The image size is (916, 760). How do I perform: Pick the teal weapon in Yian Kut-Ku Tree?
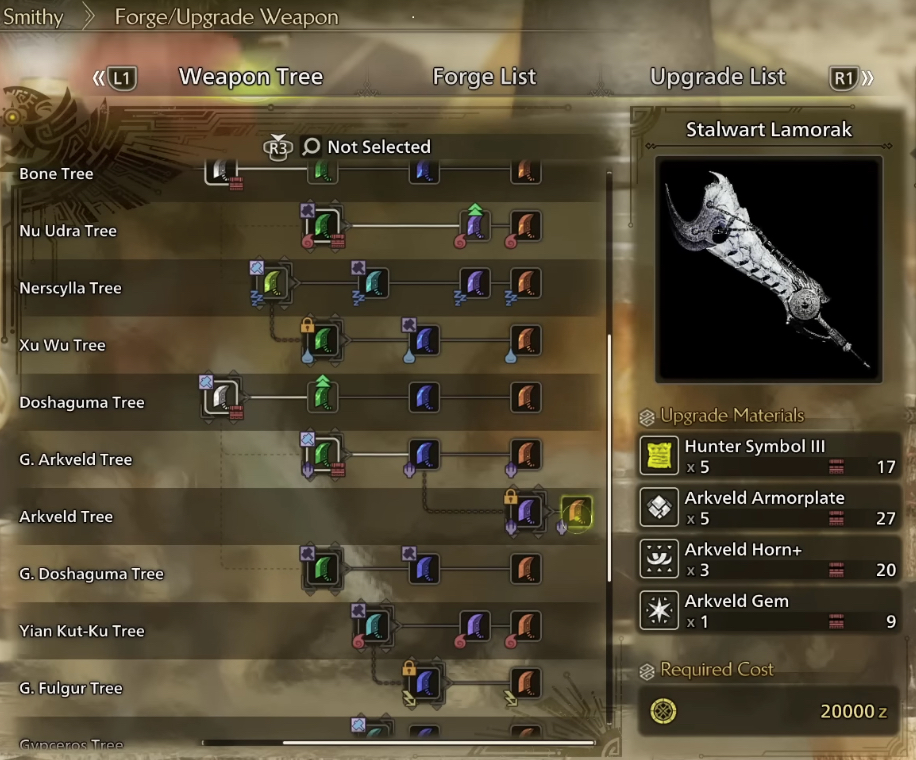pos(374,627)
